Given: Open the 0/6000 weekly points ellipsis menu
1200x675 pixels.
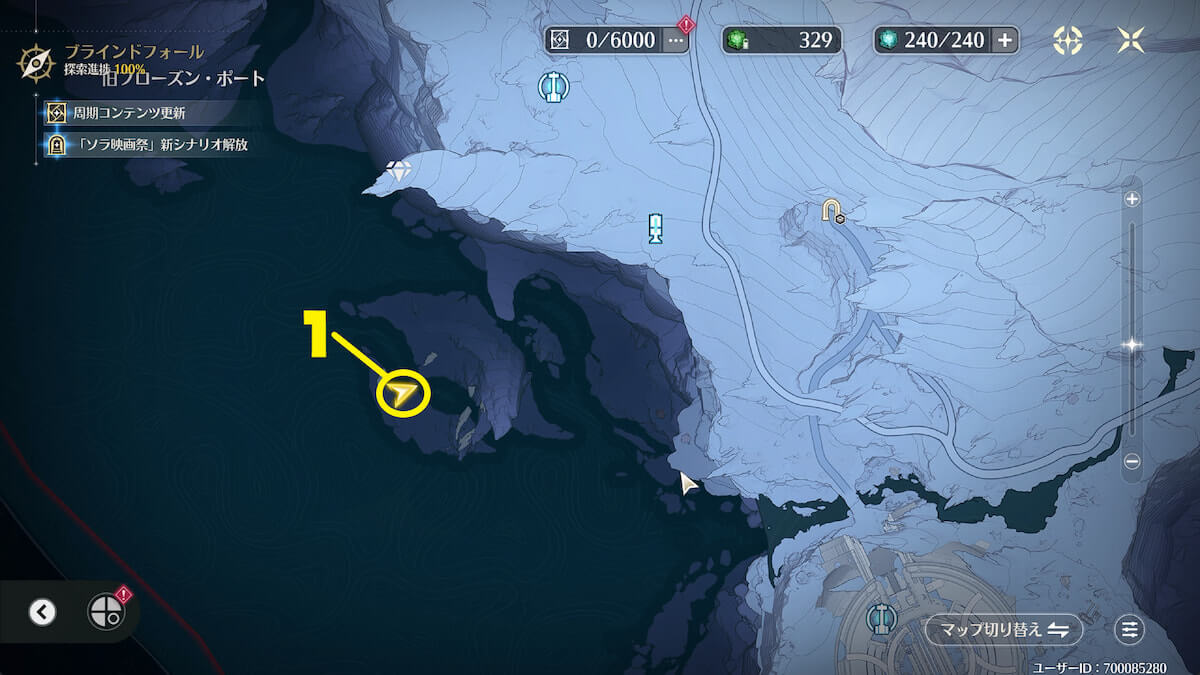Looking at the screenshot, I should coord(677,40).
